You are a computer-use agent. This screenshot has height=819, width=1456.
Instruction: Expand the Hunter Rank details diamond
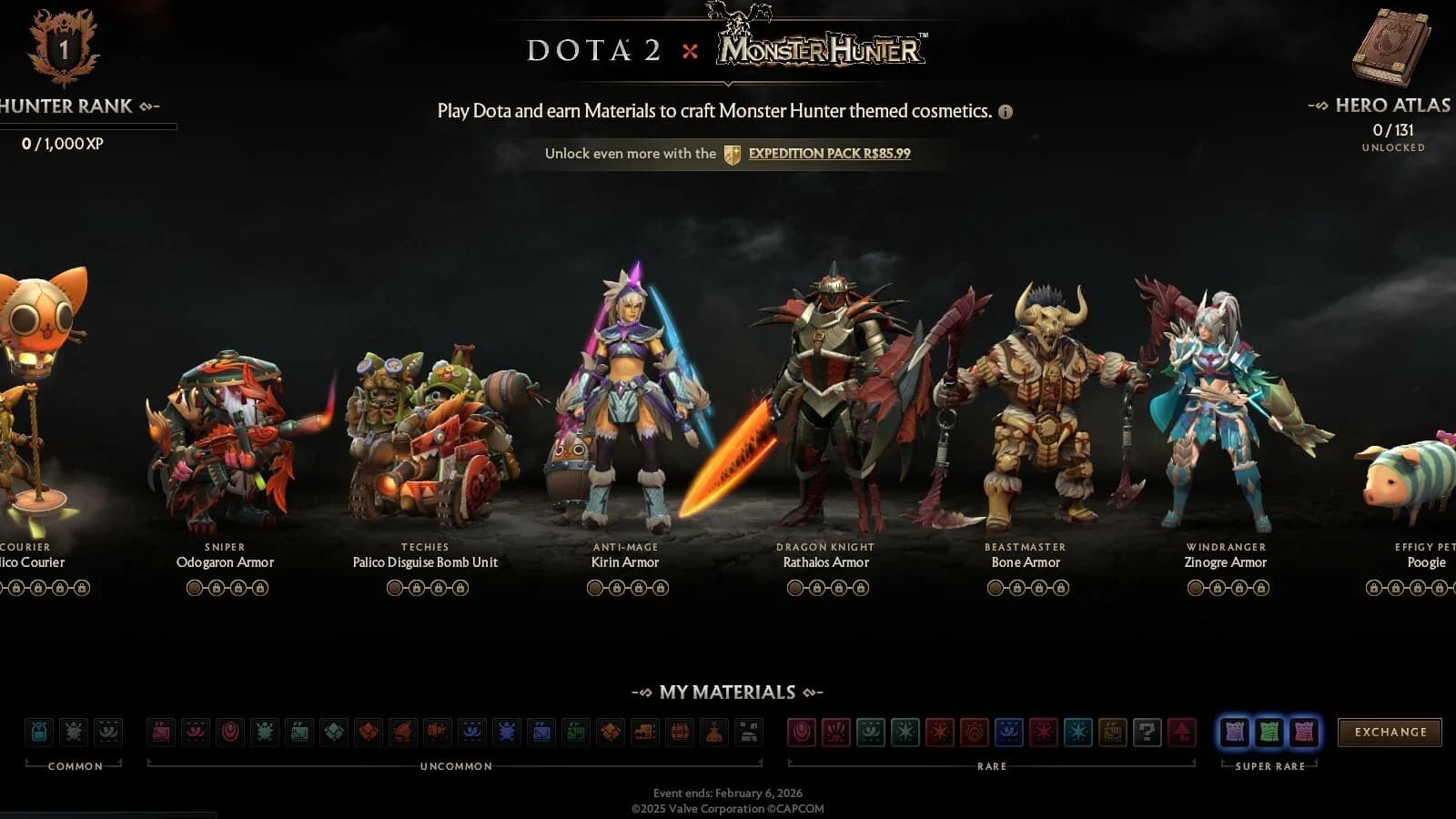click(x=145, y=106)
